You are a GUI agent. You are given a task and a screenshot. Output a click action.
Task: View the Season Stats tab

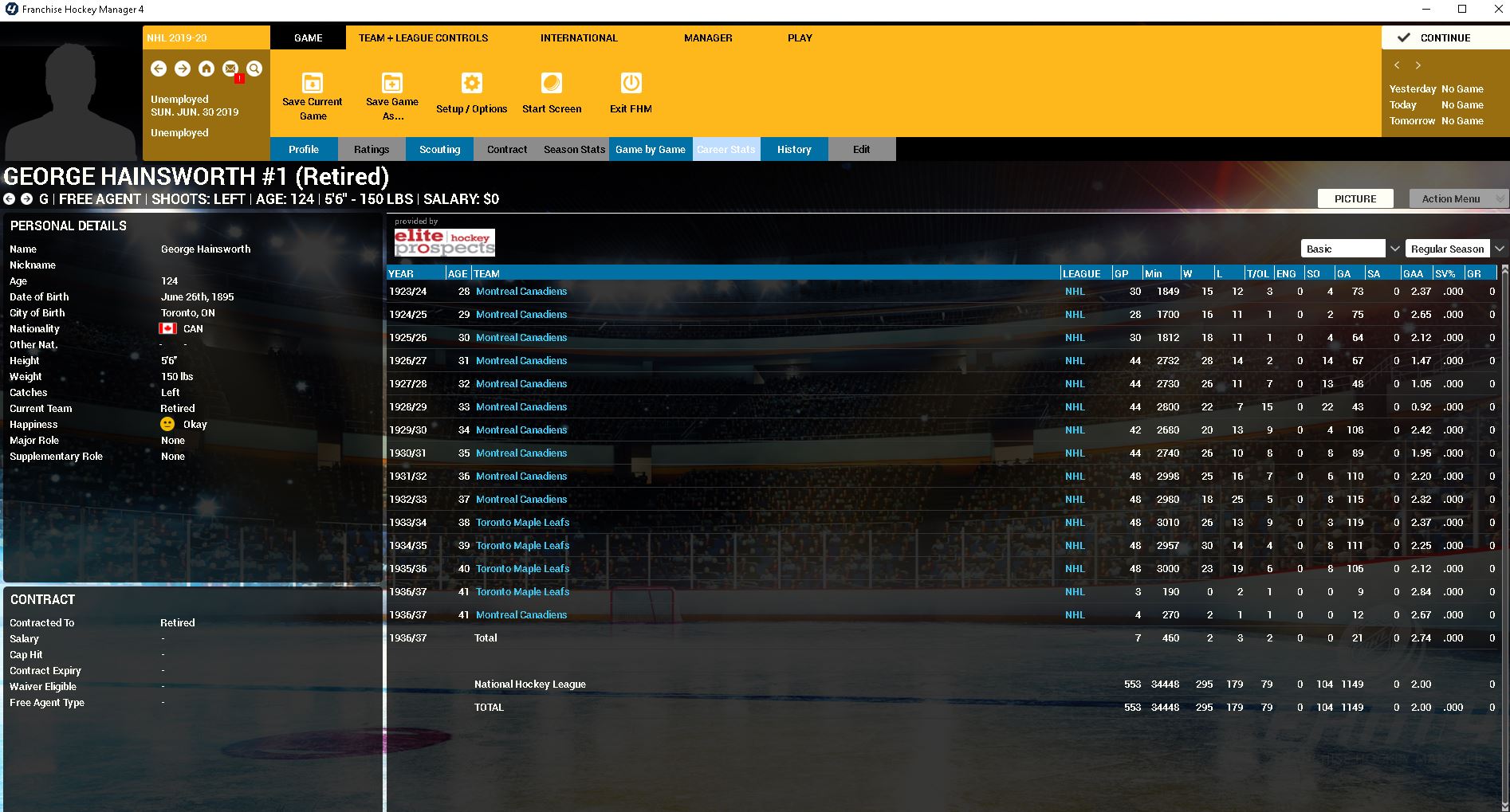coord(574,149)
